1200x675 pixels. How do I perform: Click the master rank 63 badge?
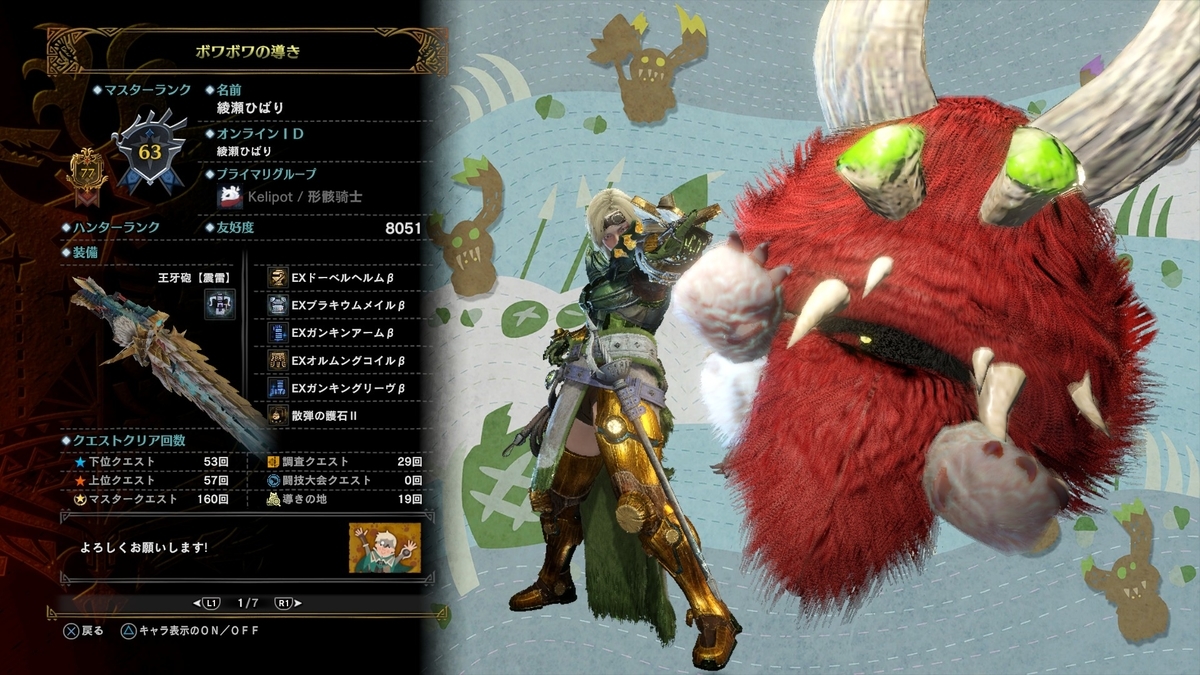pyautogui.click(x=151, y=153)
